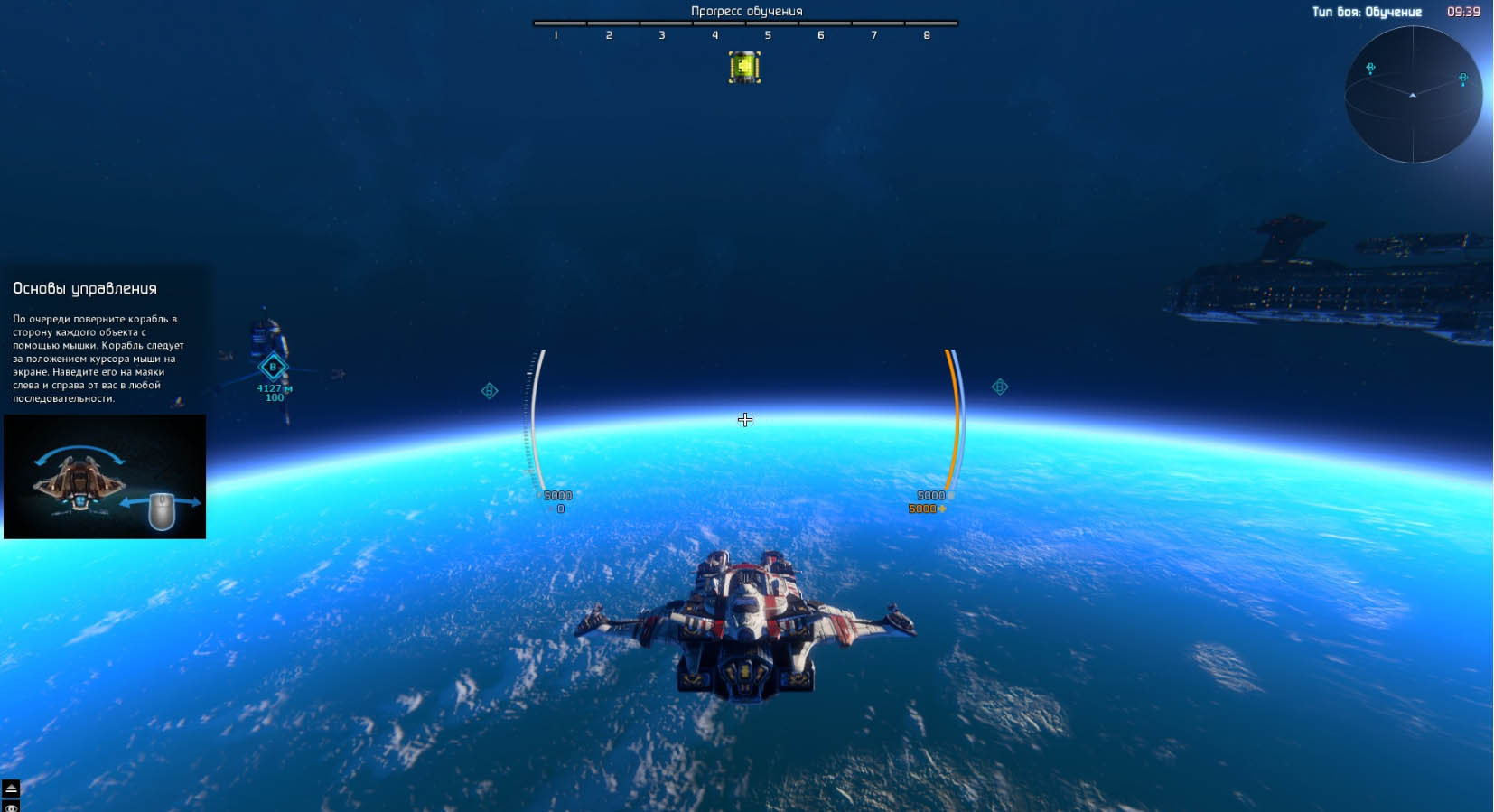
Task: Click the eject arrow icon button
Action: 11,789
